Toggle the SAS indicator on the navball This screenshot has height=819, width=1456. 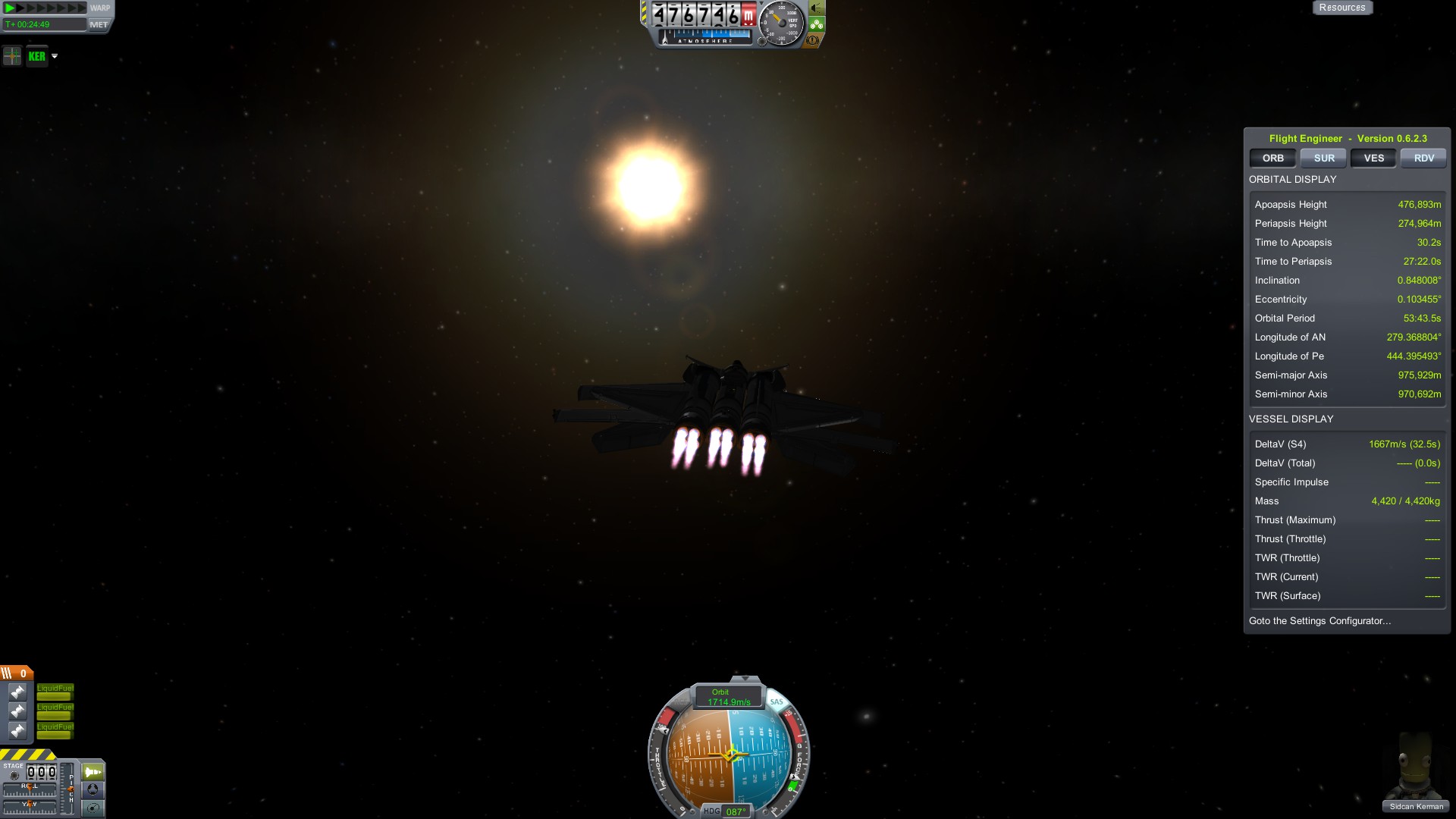pyautogui.click(x=776, y=702)
